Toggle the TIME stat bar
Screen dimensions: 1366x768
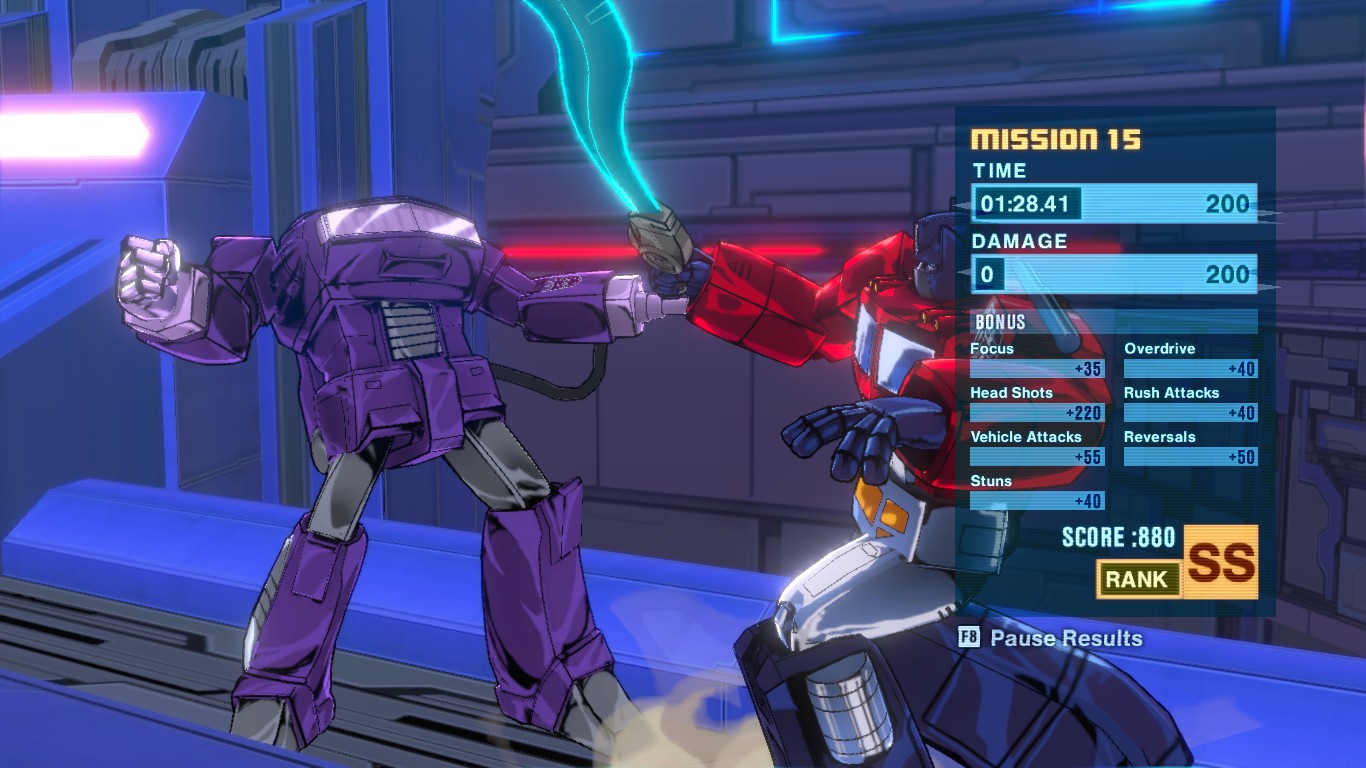click(1113, 203)
